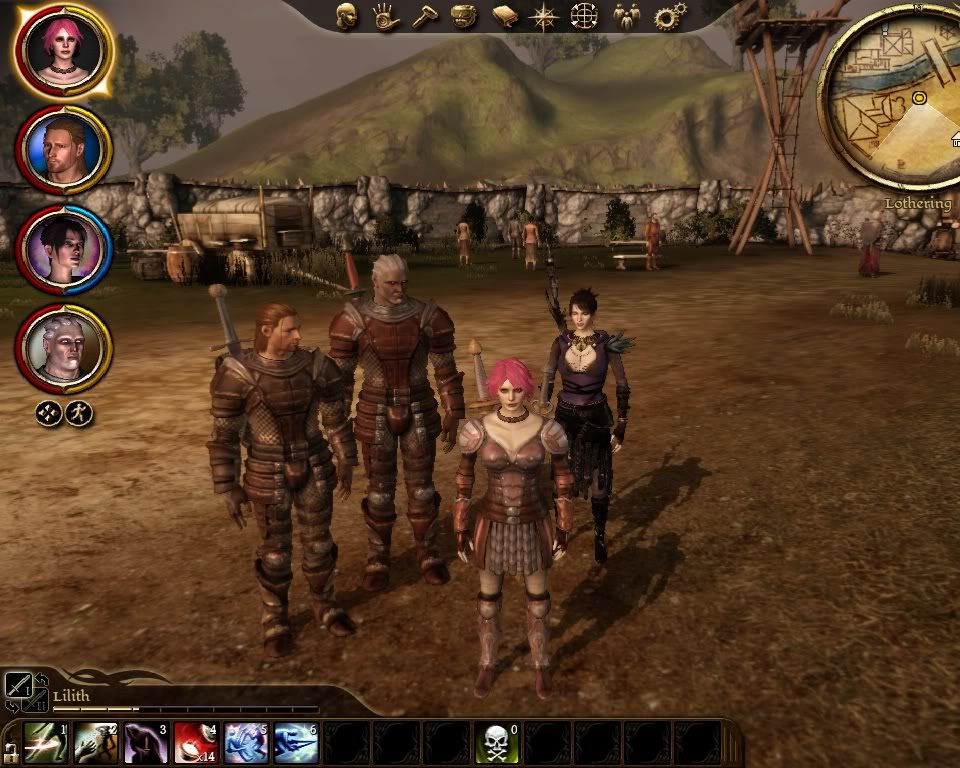960x768 pixels.
Task: Select the dark-haired mage Morrigan portrait
Action: [64, 248]
